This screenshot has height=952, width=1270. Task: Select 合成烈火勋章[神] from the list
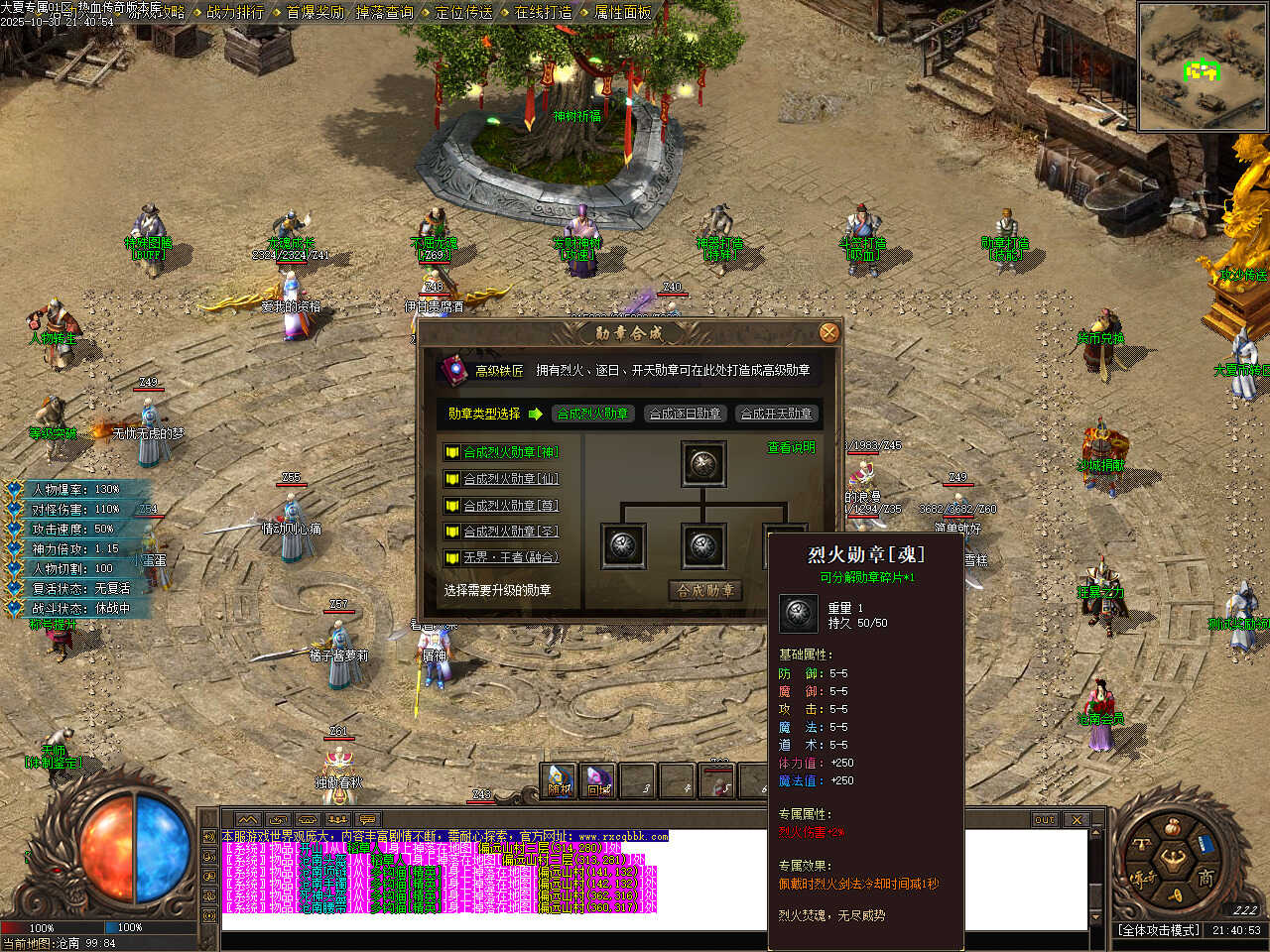pos(510,452)
